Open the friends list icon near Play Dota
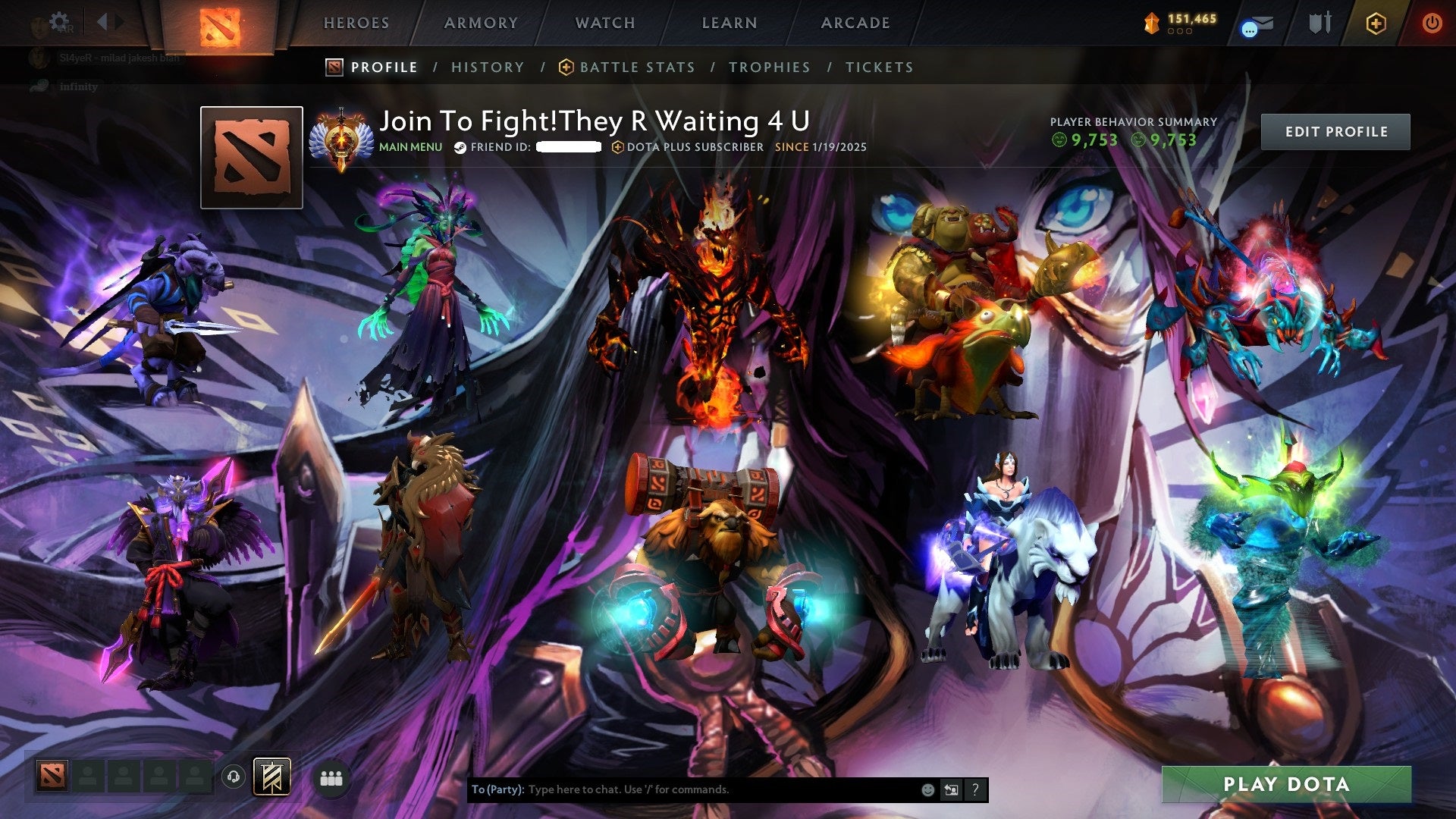Screen dimensions: 1456x819 coord(331,777)
